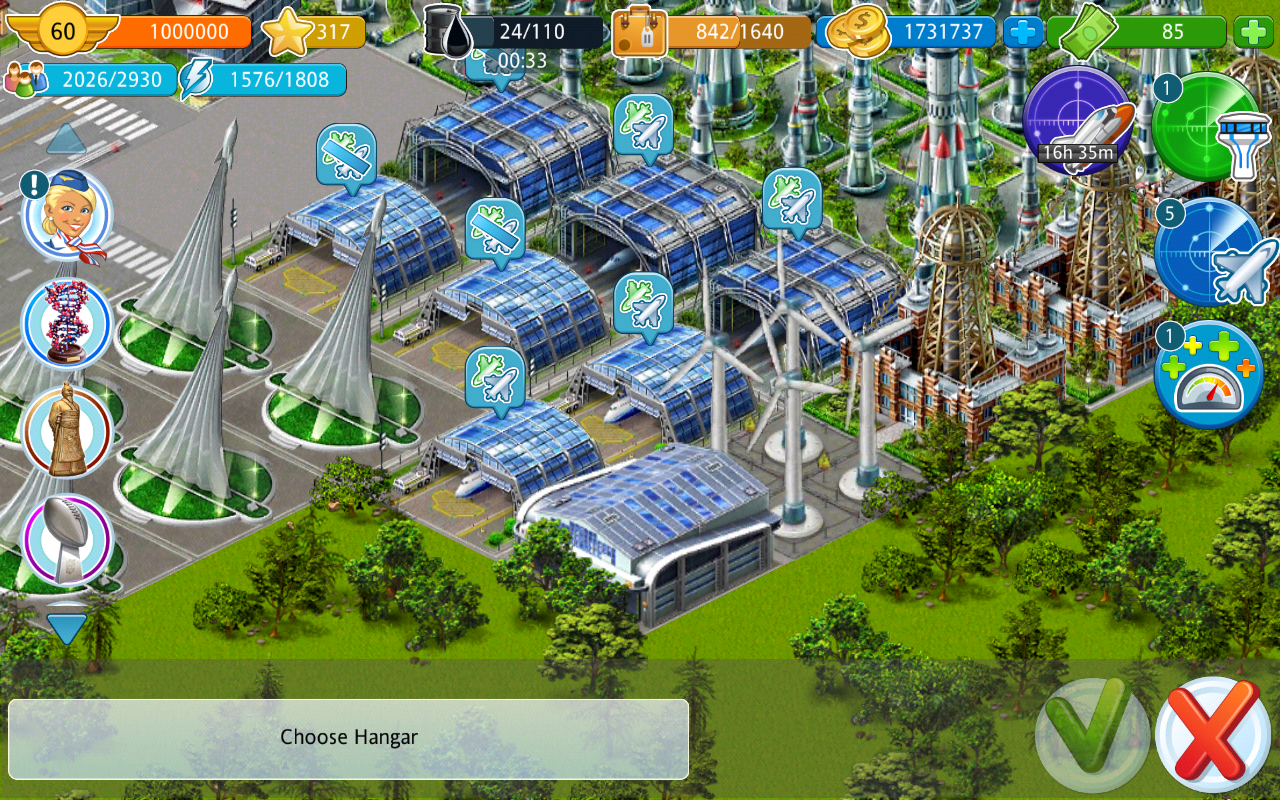Open the fuel barrel indicator
The width and height of the screenshot is (1280, 800).
[x=447, y=33]
